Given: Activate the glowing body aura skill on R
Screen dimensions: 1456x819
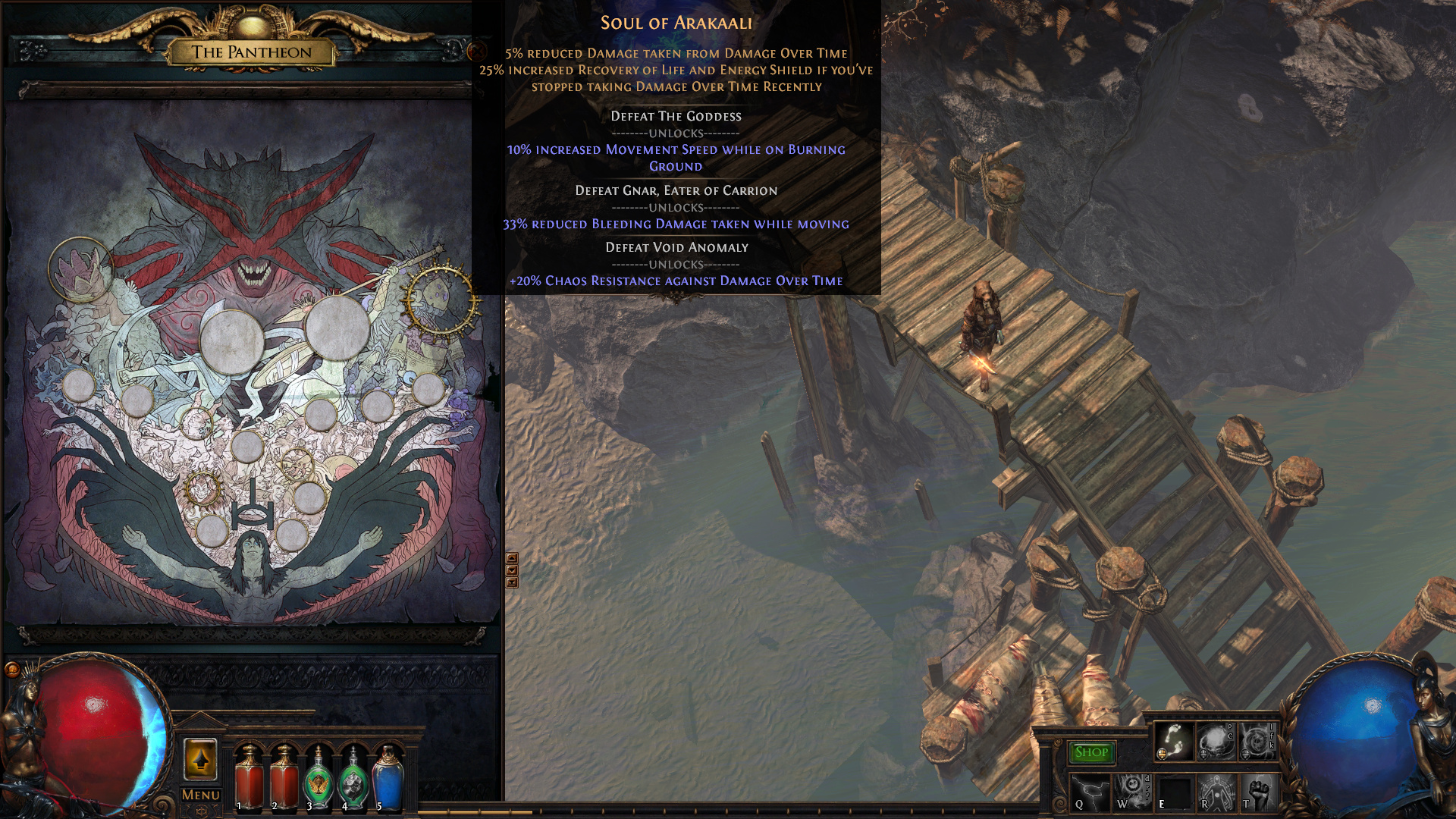Looking at the screenshot, I should 1216,793.
